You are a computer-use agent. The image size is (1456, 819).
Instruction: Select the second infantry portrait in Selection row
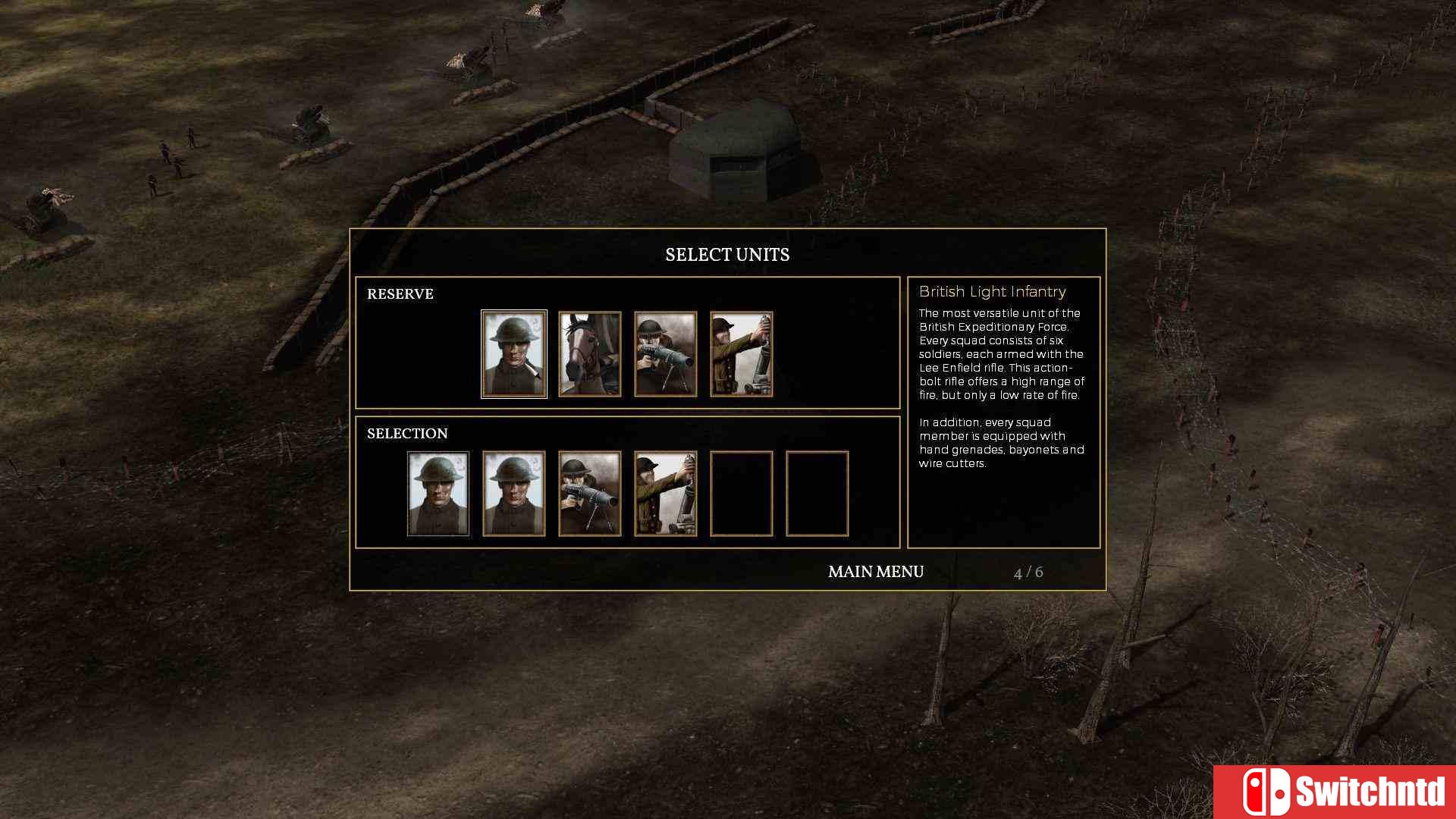pos(513,494)
